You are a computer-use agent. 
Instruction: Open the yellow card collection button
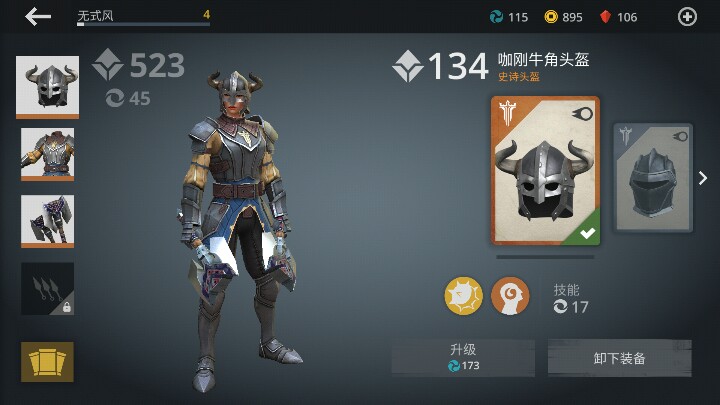click(47, 360)
